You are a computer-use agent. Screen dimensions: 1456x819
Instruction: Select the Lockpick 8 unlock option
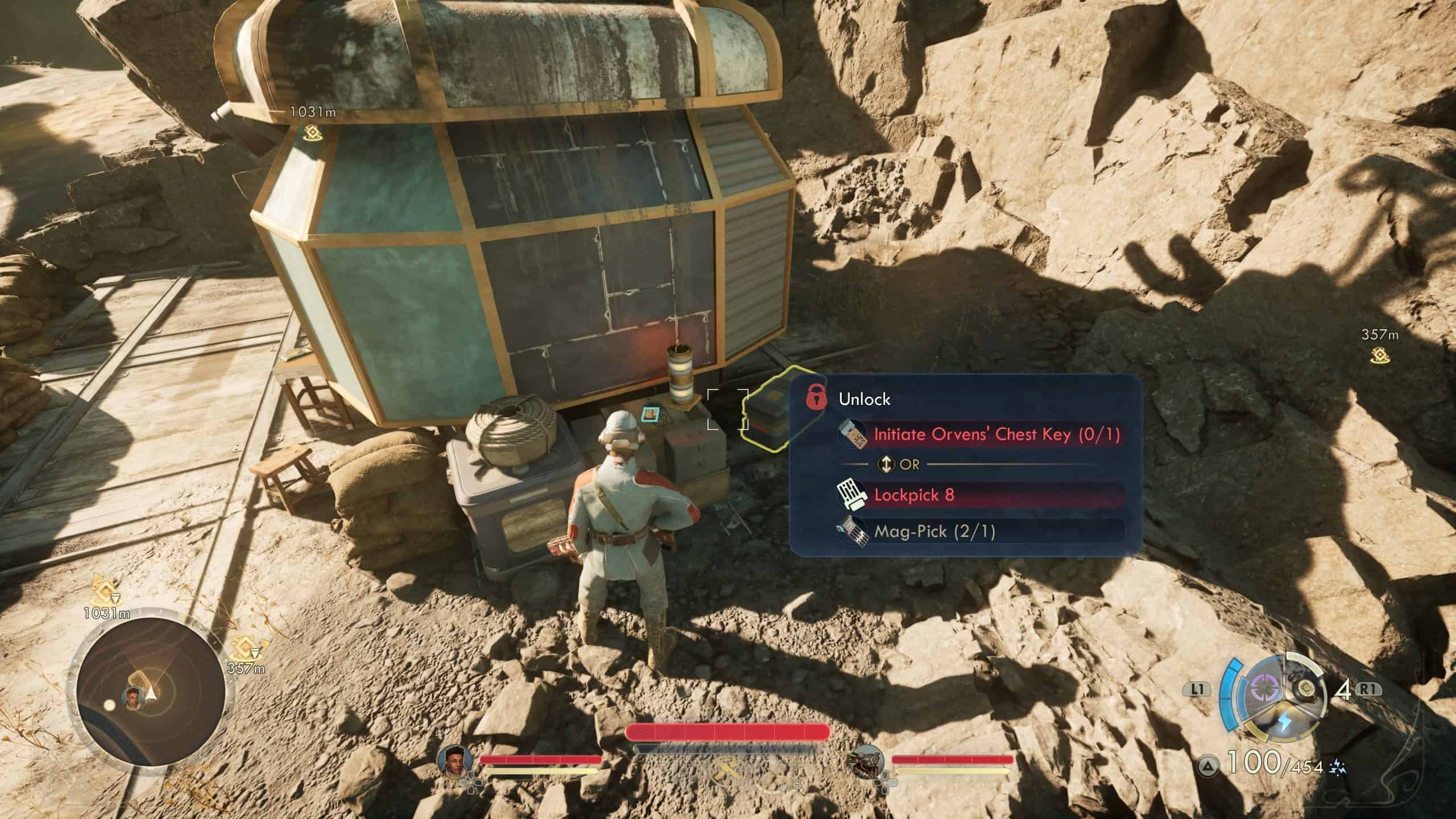click(913, 495)
